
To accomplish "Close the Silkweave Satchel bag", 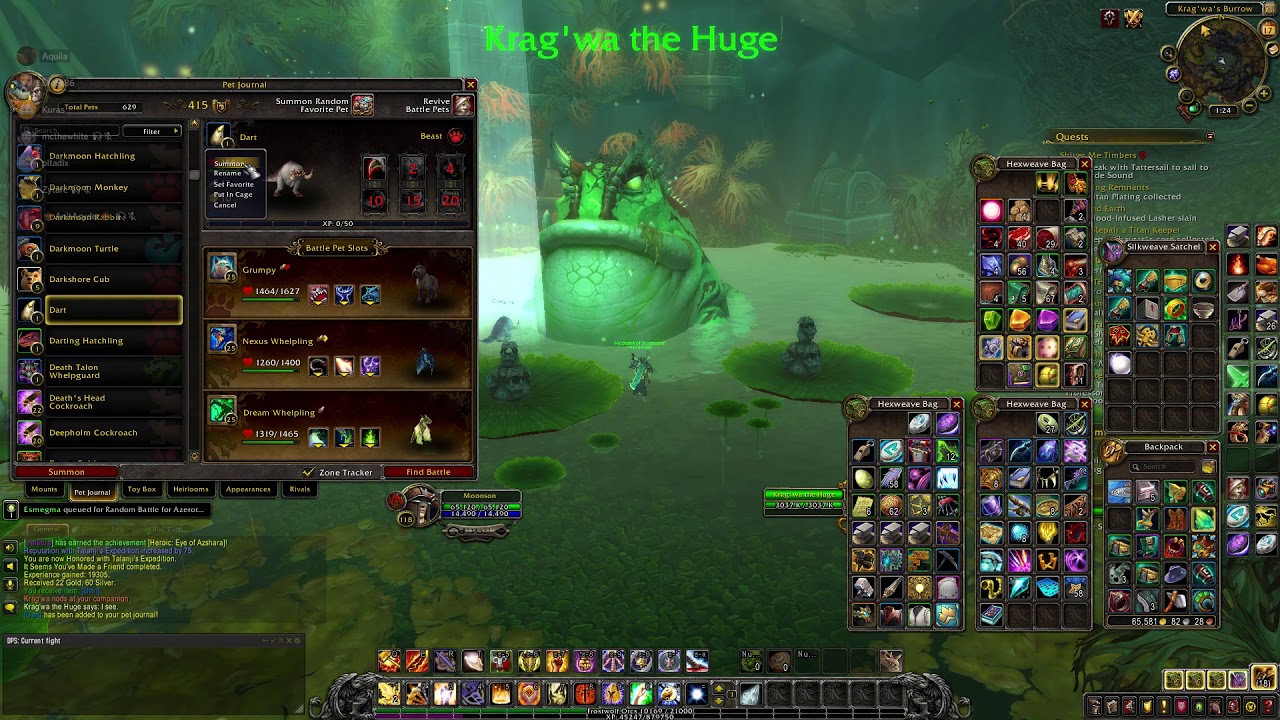I will [x=1213, y=247].
